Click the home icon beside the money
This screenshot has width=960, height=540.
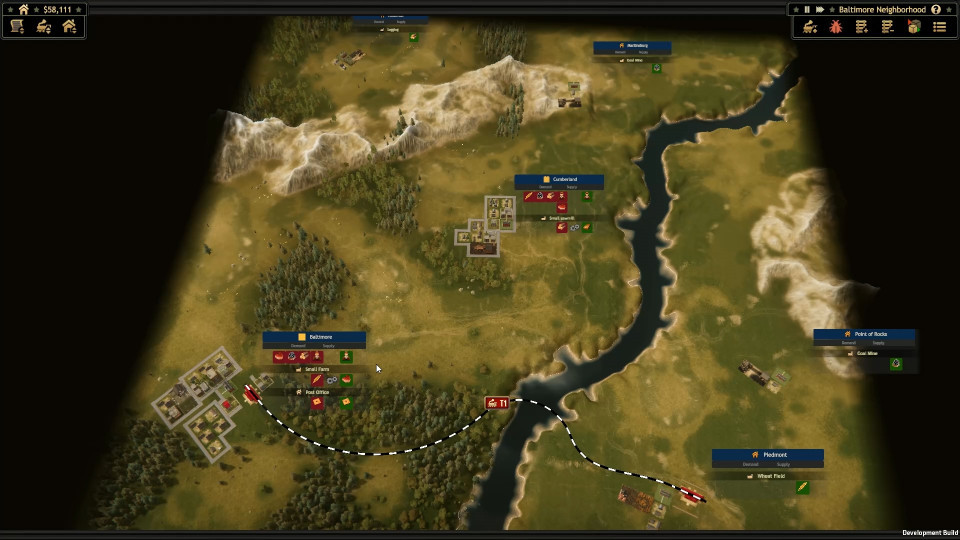24,9
